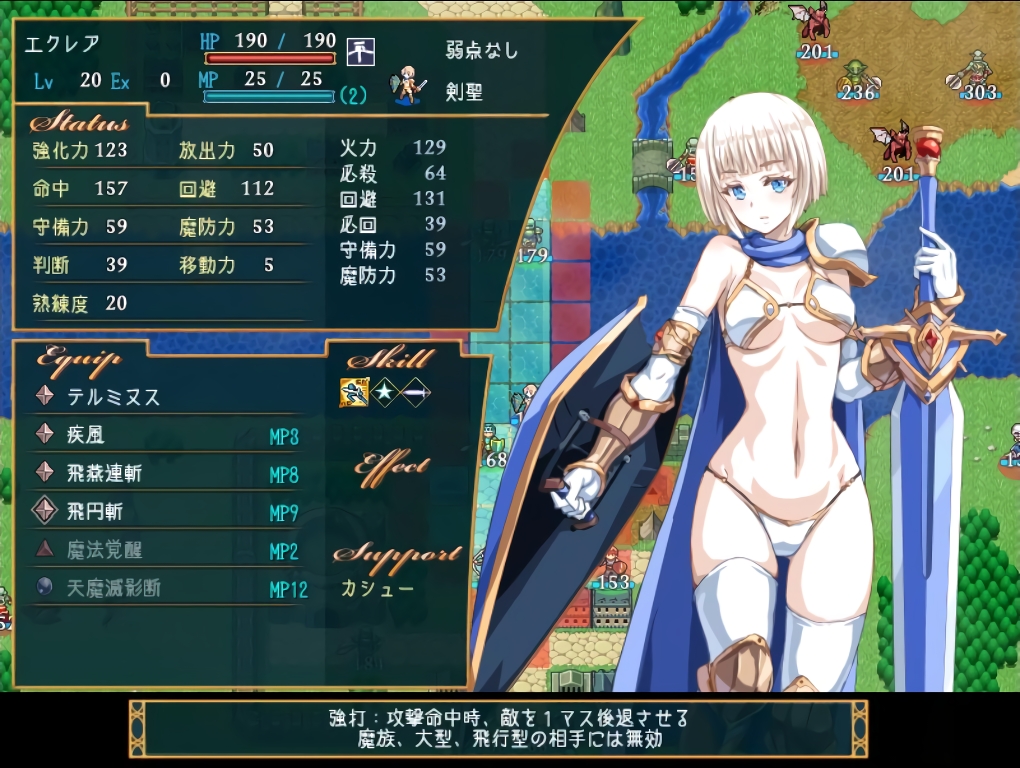
Task: Select the テルミヌス equipment entry
Action: (113, 397)
